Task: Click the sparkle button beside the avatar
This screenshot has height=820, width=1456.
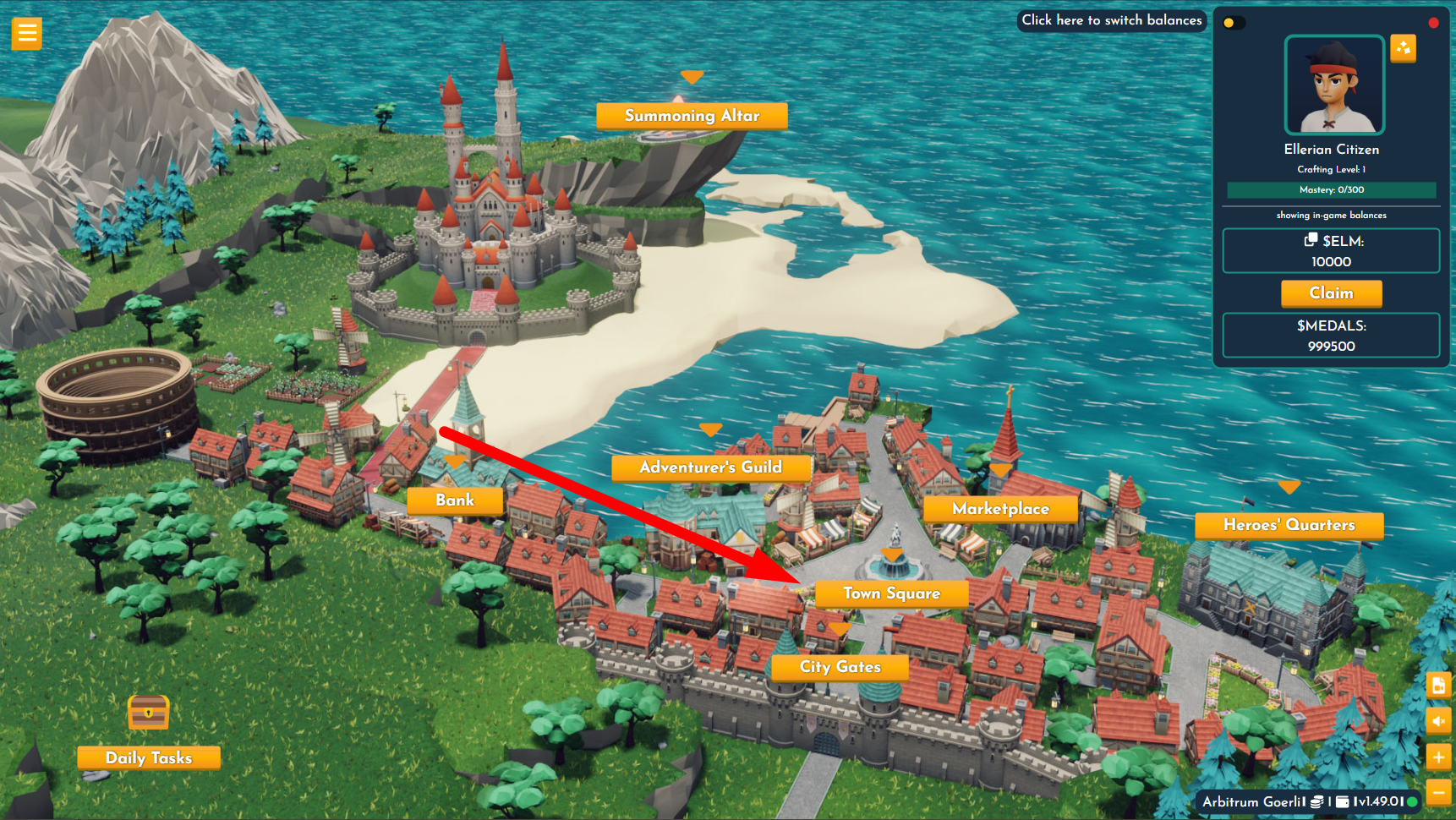Action: pos(1404,48)
